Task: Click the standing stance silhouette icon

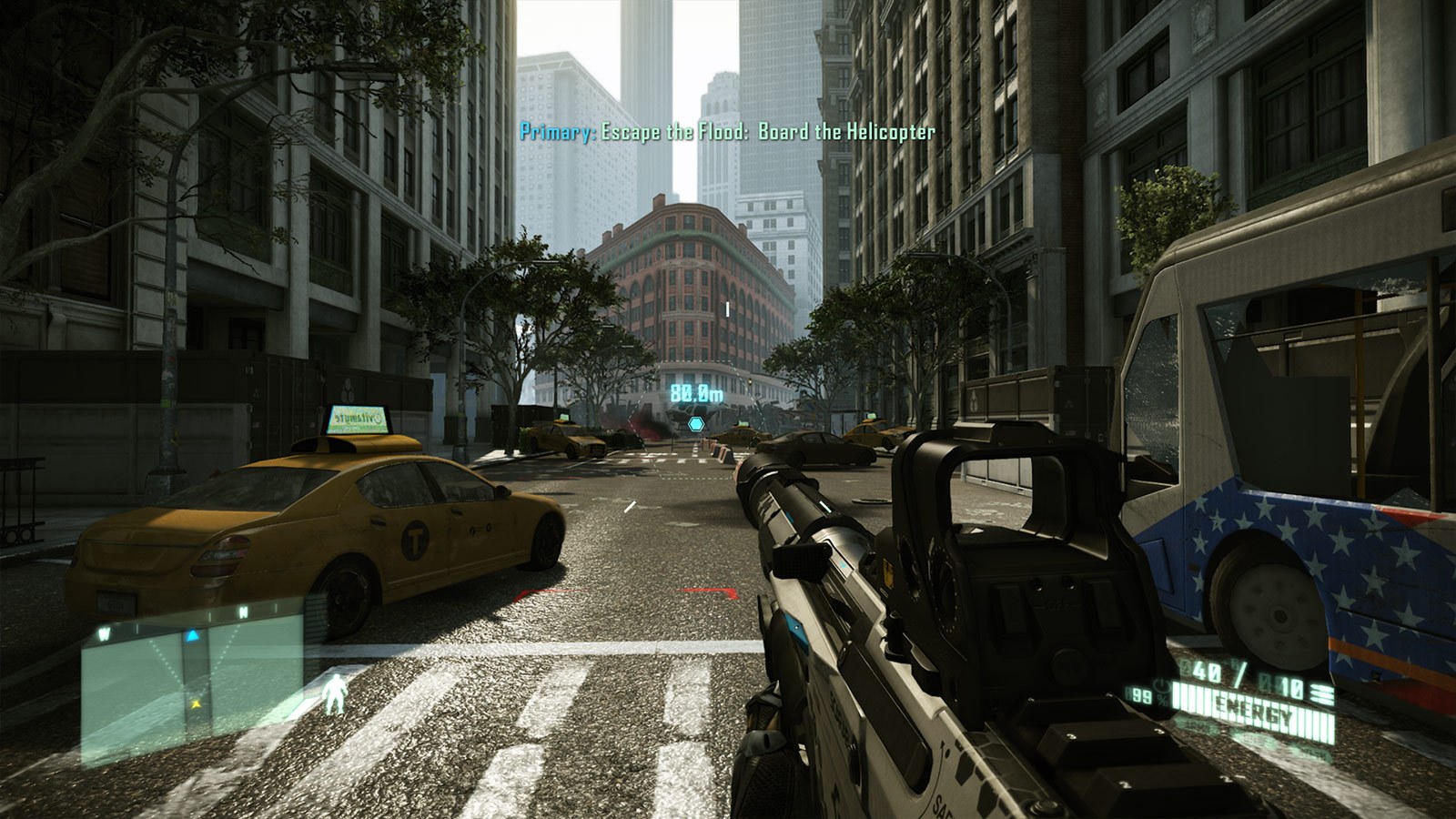Action: [x=335, y=694]
